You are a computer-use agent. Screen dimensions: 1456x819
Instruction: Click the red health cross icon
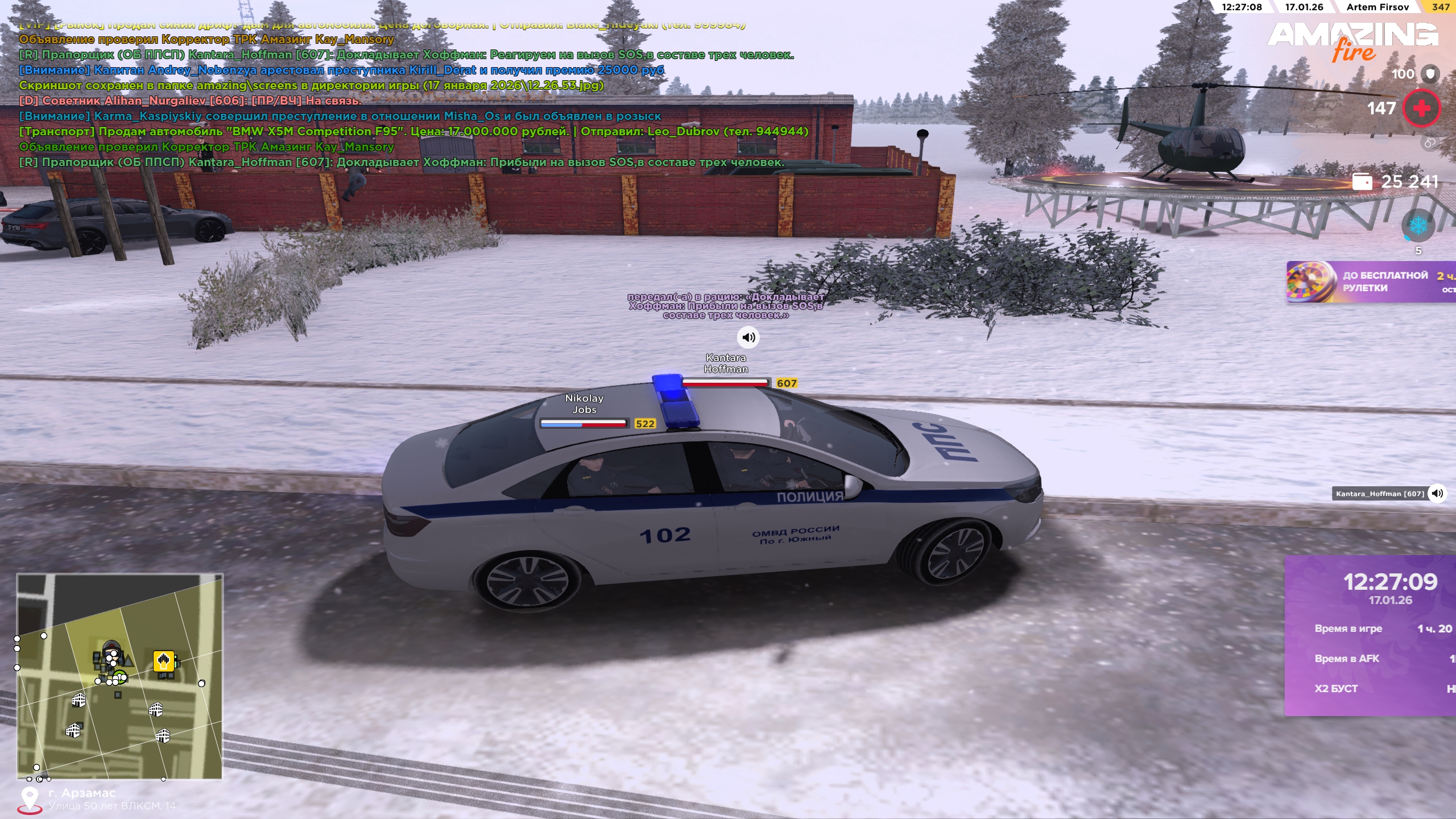pos(1421,108)
